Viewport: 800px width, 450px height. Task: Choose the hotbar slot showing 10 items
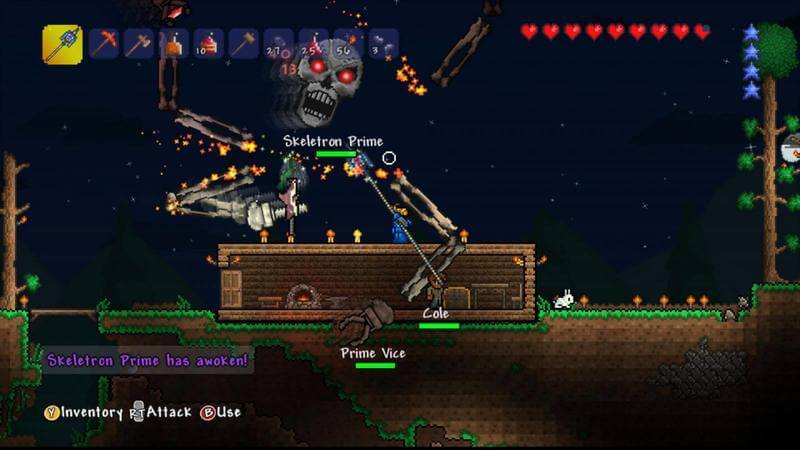[x=209, y=44]
